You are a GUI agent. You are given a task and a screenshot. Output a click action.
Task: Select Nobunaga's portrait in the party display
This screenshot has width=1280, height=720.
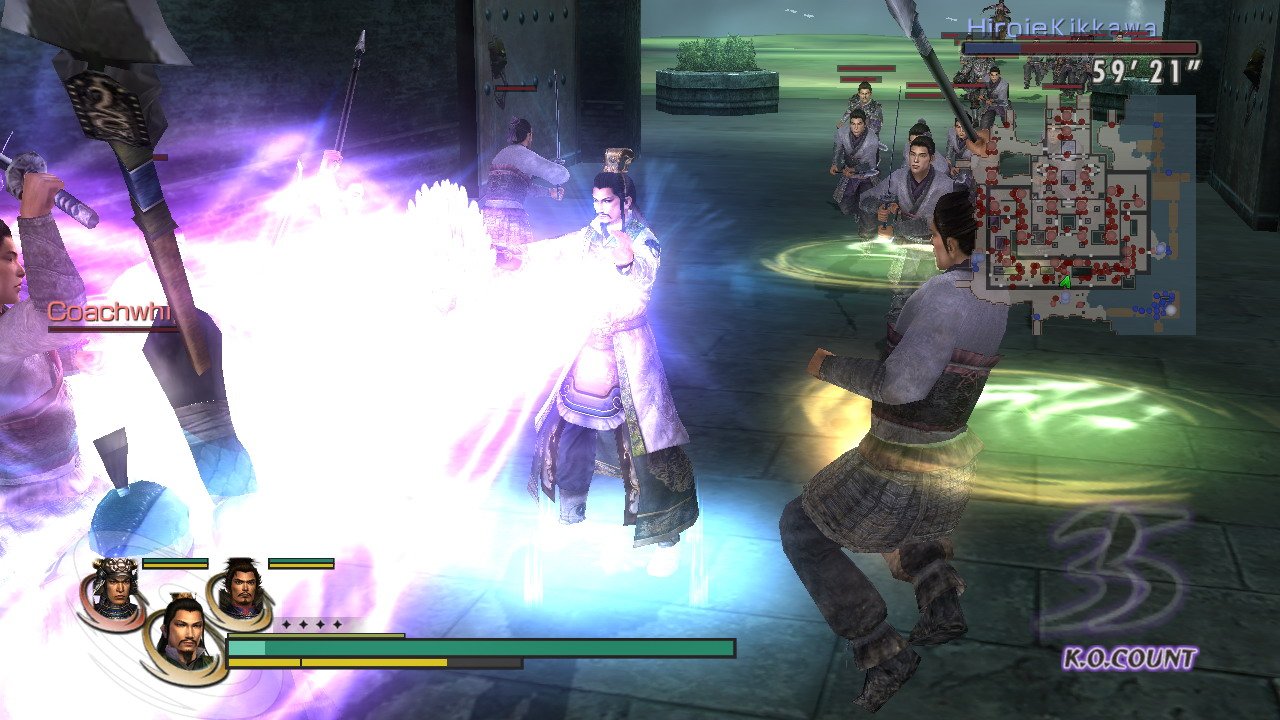(240, 585)
